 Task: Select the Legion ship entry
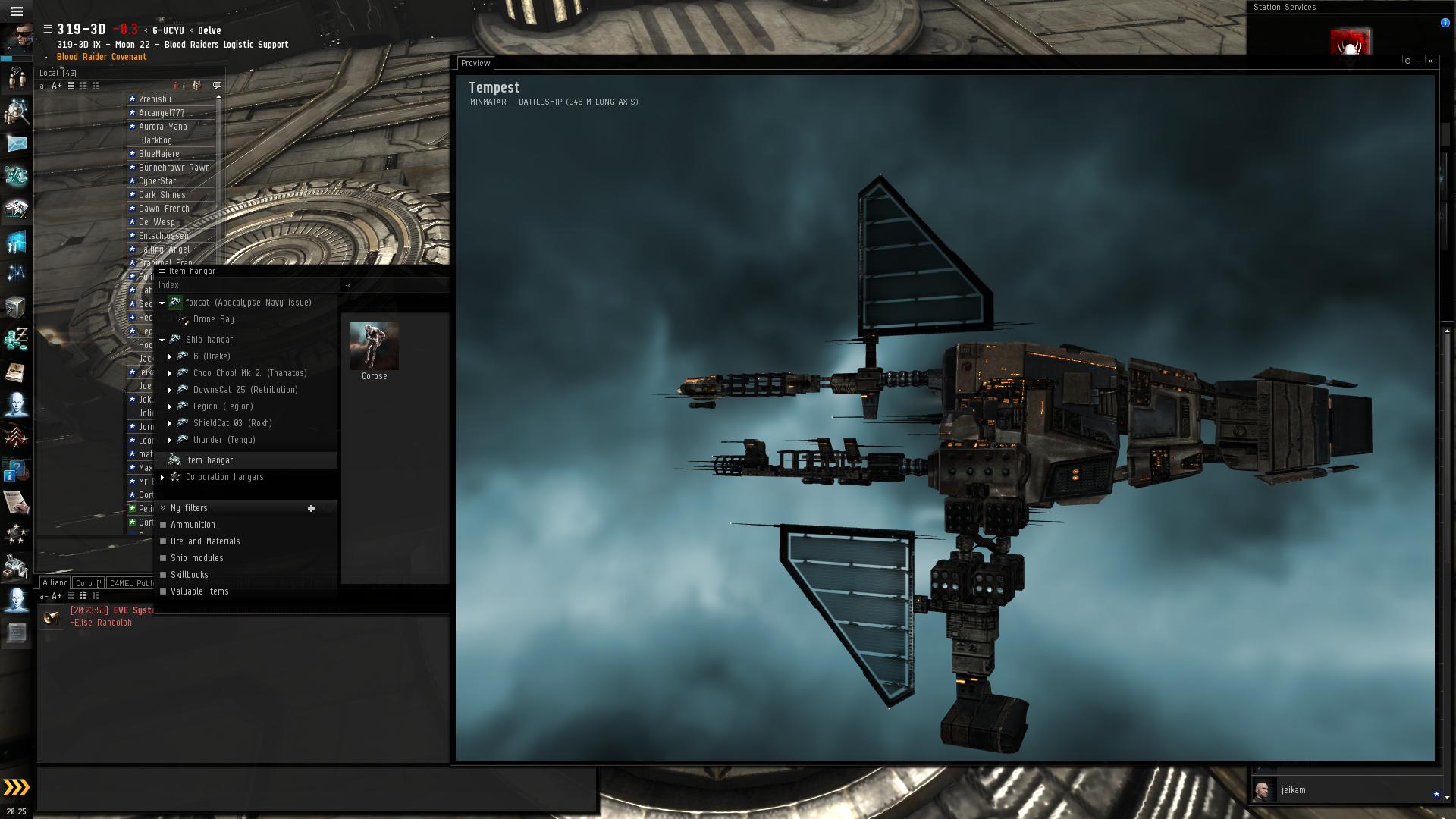pyautogui.click(x=223, y=406)
